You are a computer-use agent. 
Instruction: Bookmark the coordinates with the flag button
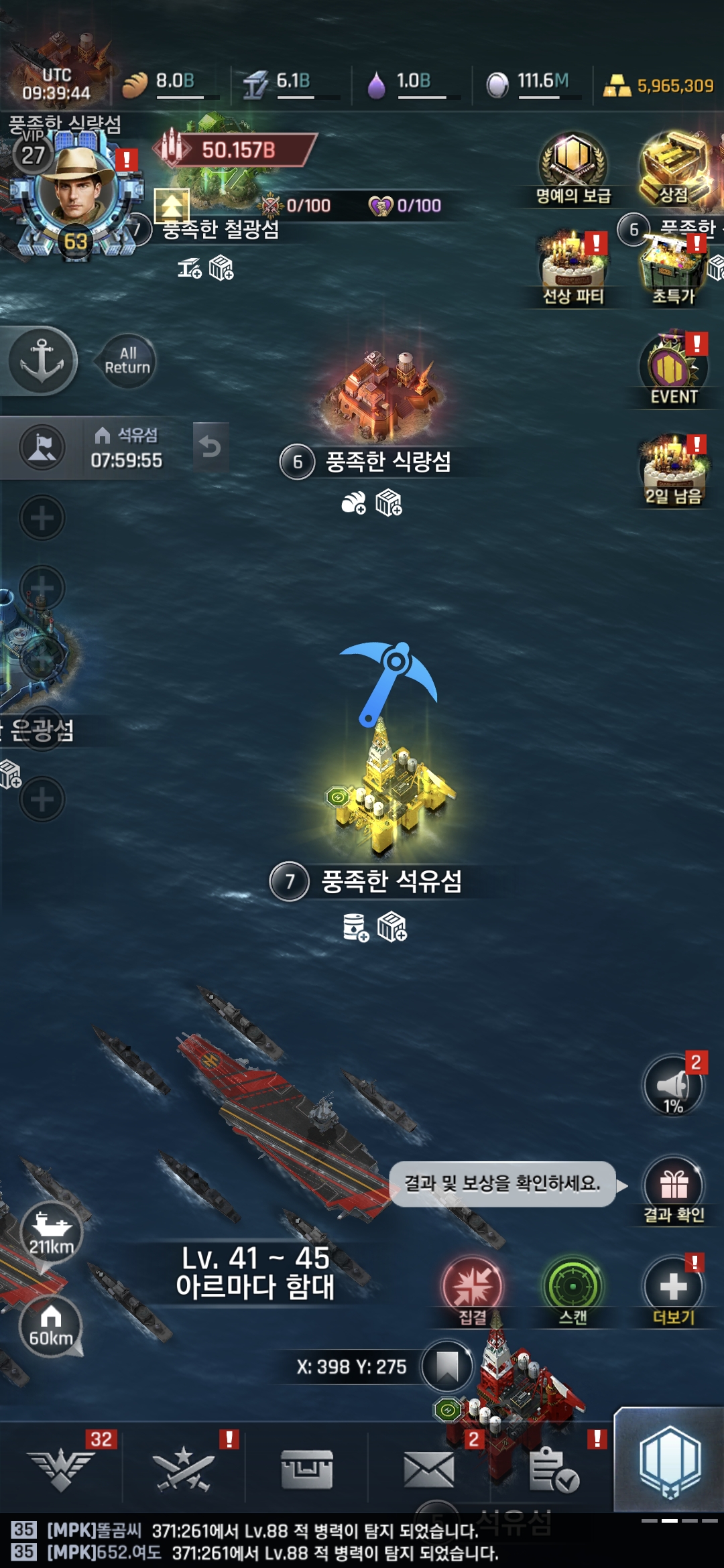446,1367
